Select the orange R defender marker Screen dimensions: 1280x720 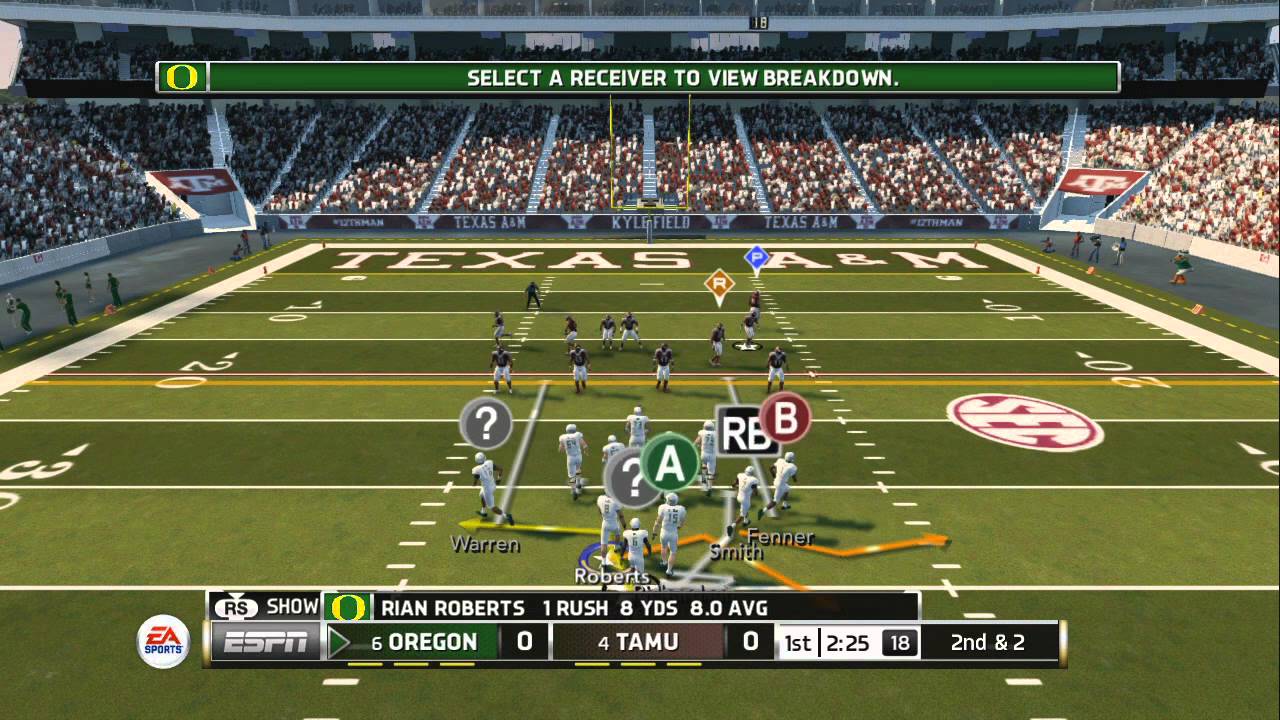click(718, 284)
